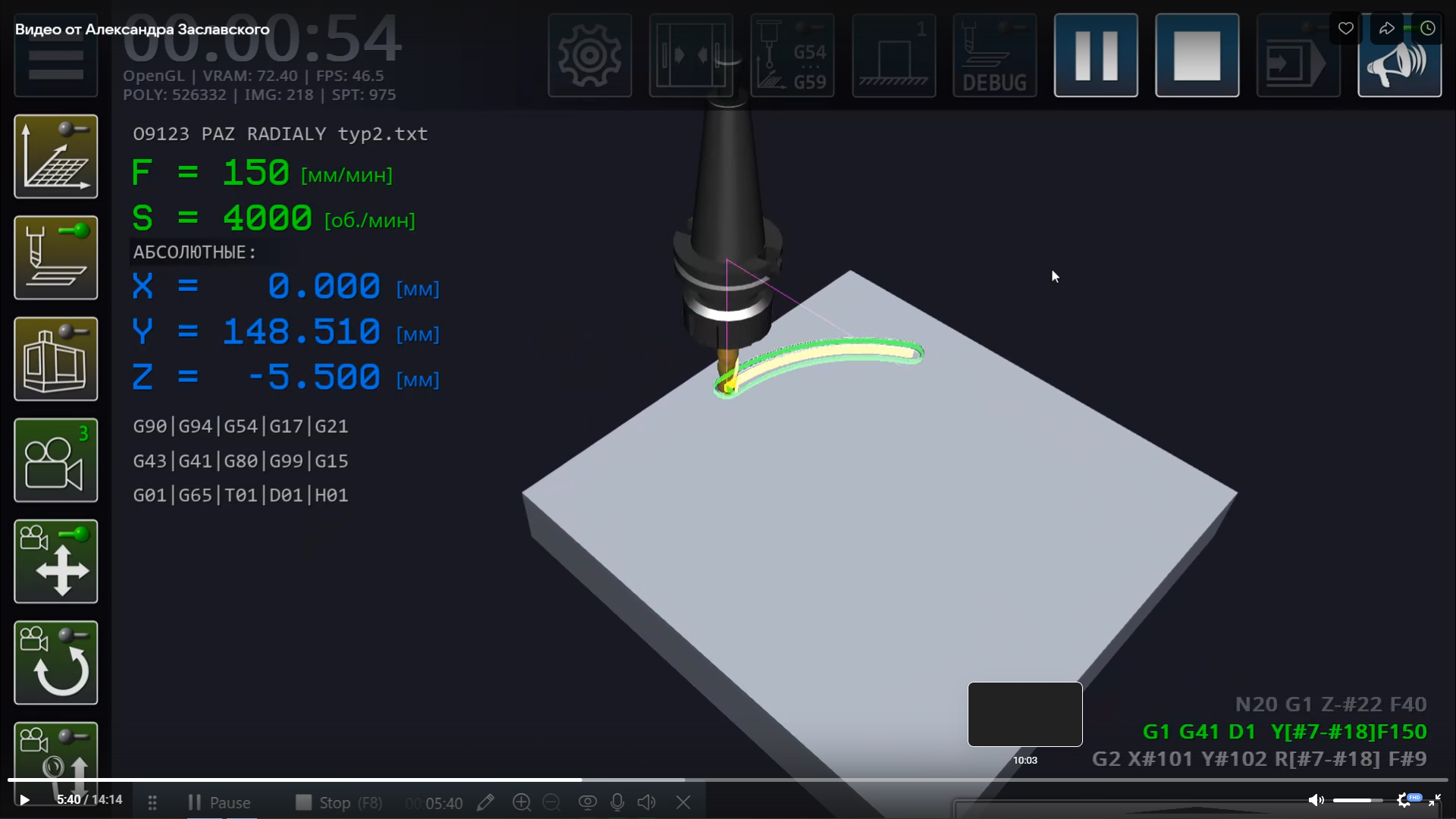Toggle the tool path display button
Image resolution: width=1456 pixels, height=819 pixels.
point(55,258)
